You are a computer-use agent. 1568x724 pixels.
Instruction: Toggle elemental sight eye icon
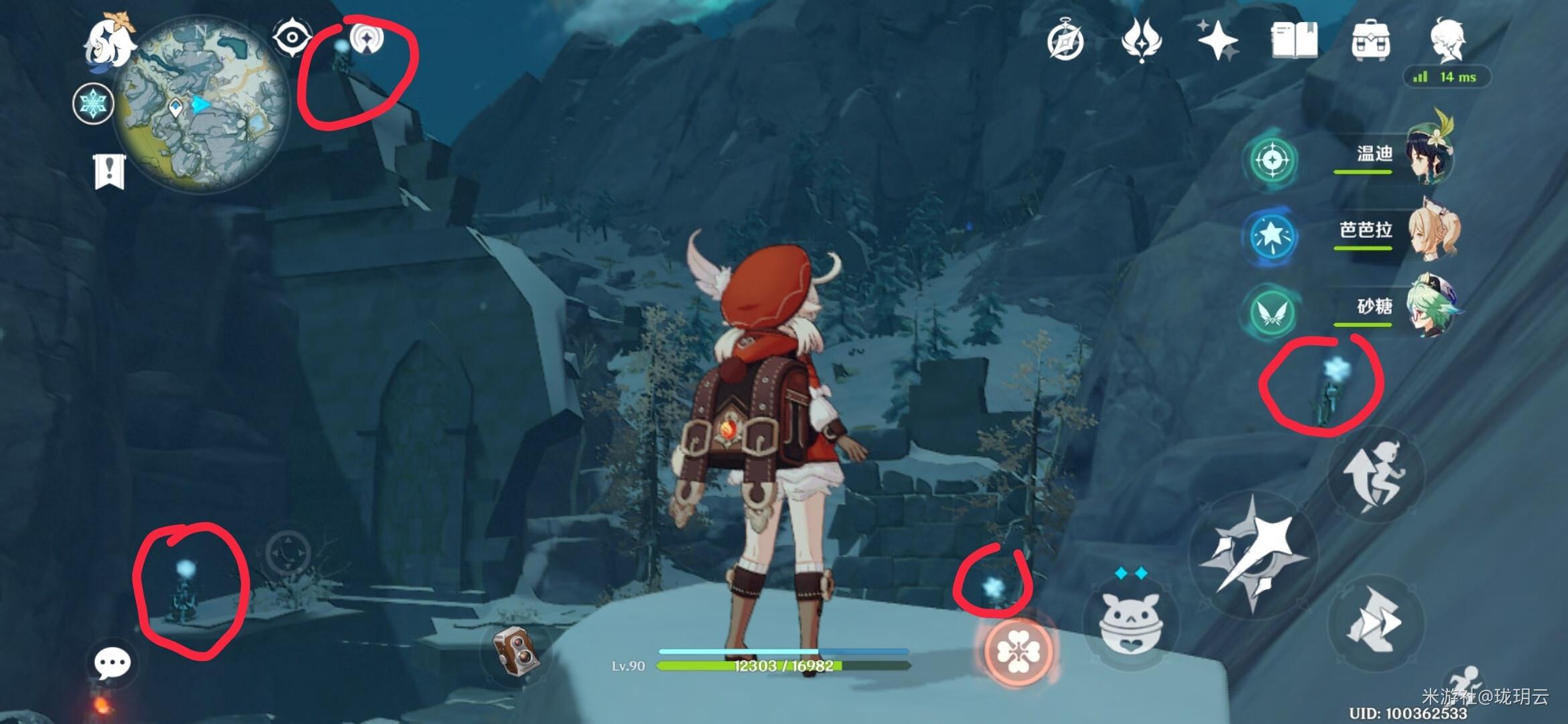pos(292,36)
